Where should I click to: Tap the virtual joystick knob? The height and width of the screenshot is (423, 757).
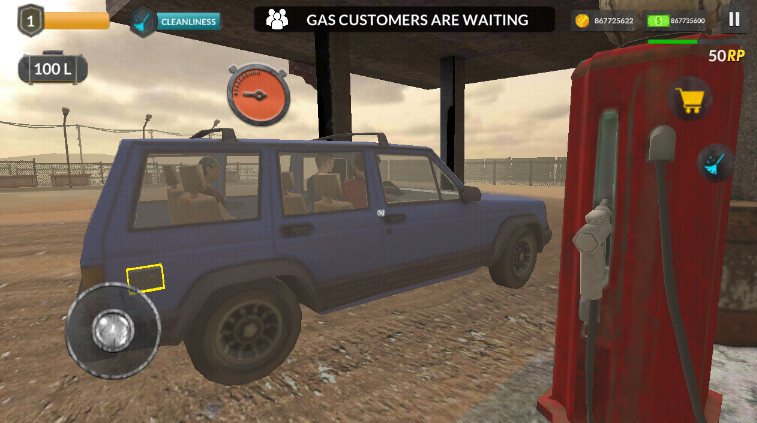(x=112, y=329)
